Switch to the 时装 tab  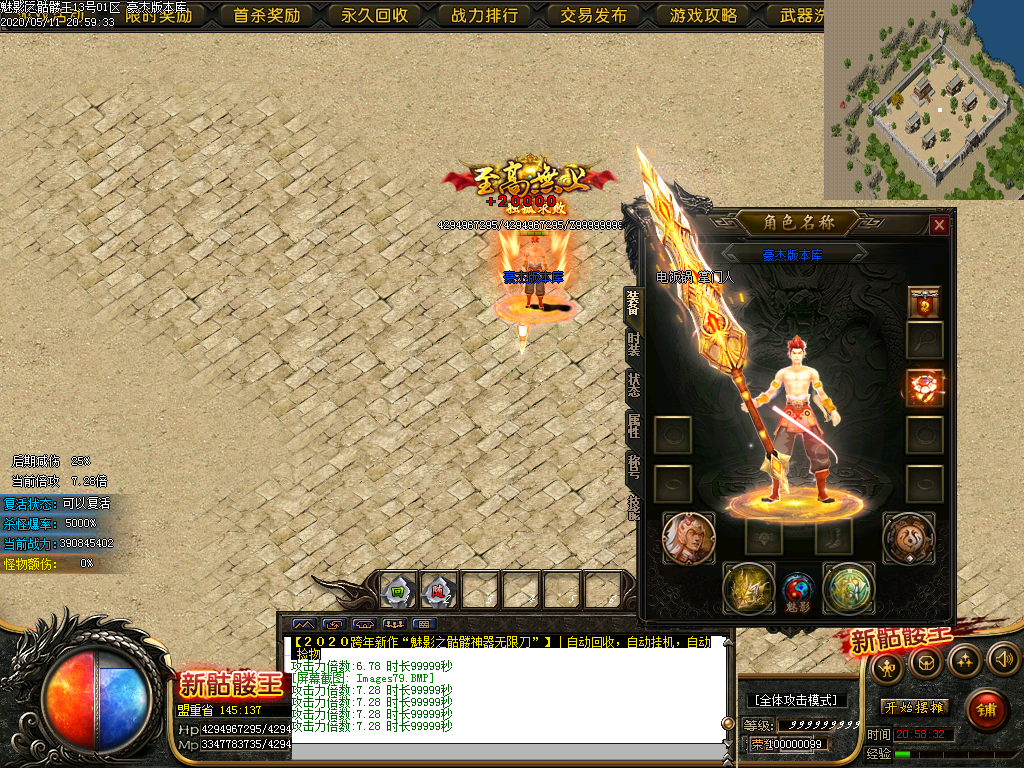pos(633,345)
